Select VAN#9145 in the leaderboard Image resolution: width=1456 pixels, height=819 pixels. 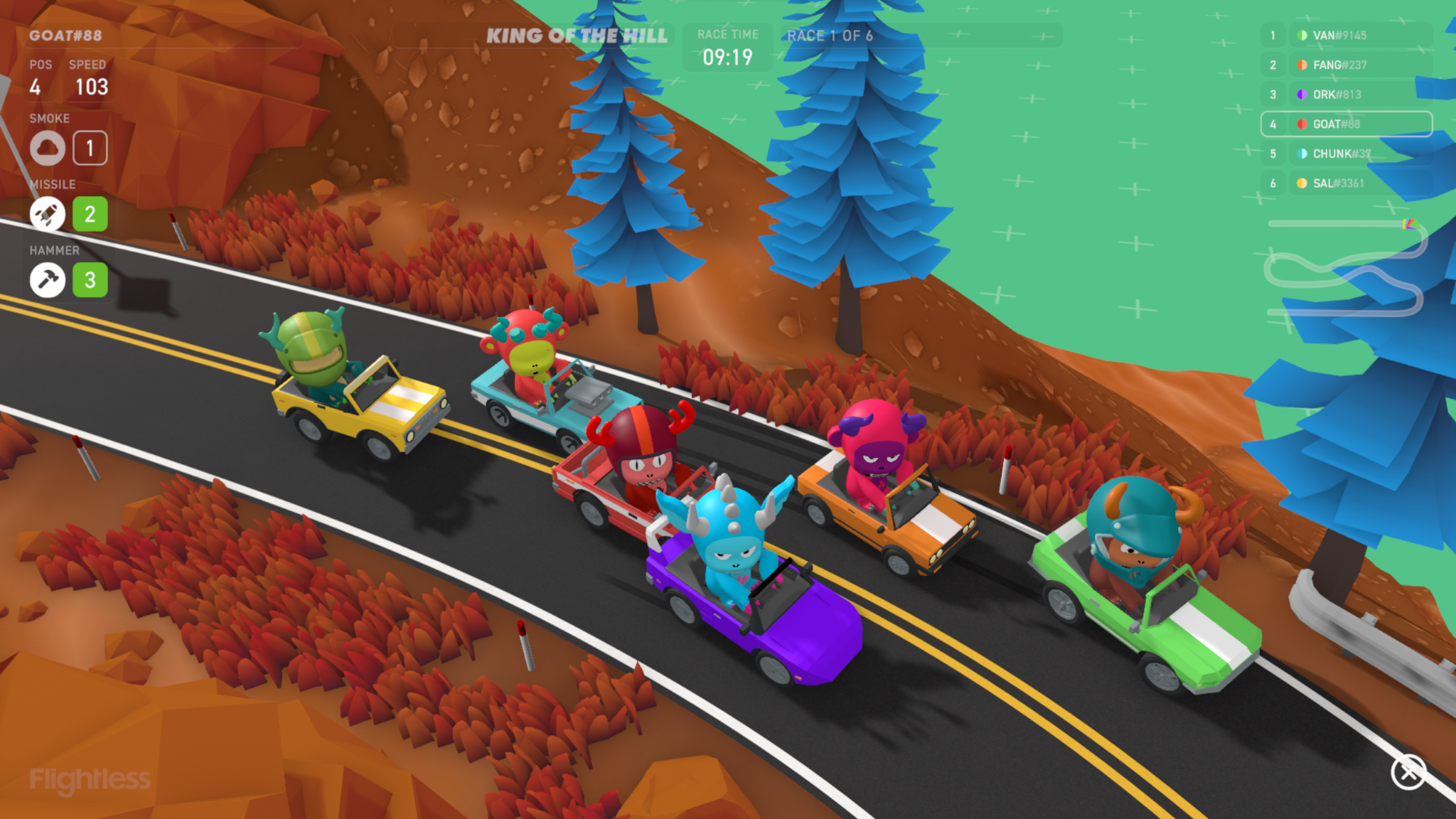click(1345, 36)
